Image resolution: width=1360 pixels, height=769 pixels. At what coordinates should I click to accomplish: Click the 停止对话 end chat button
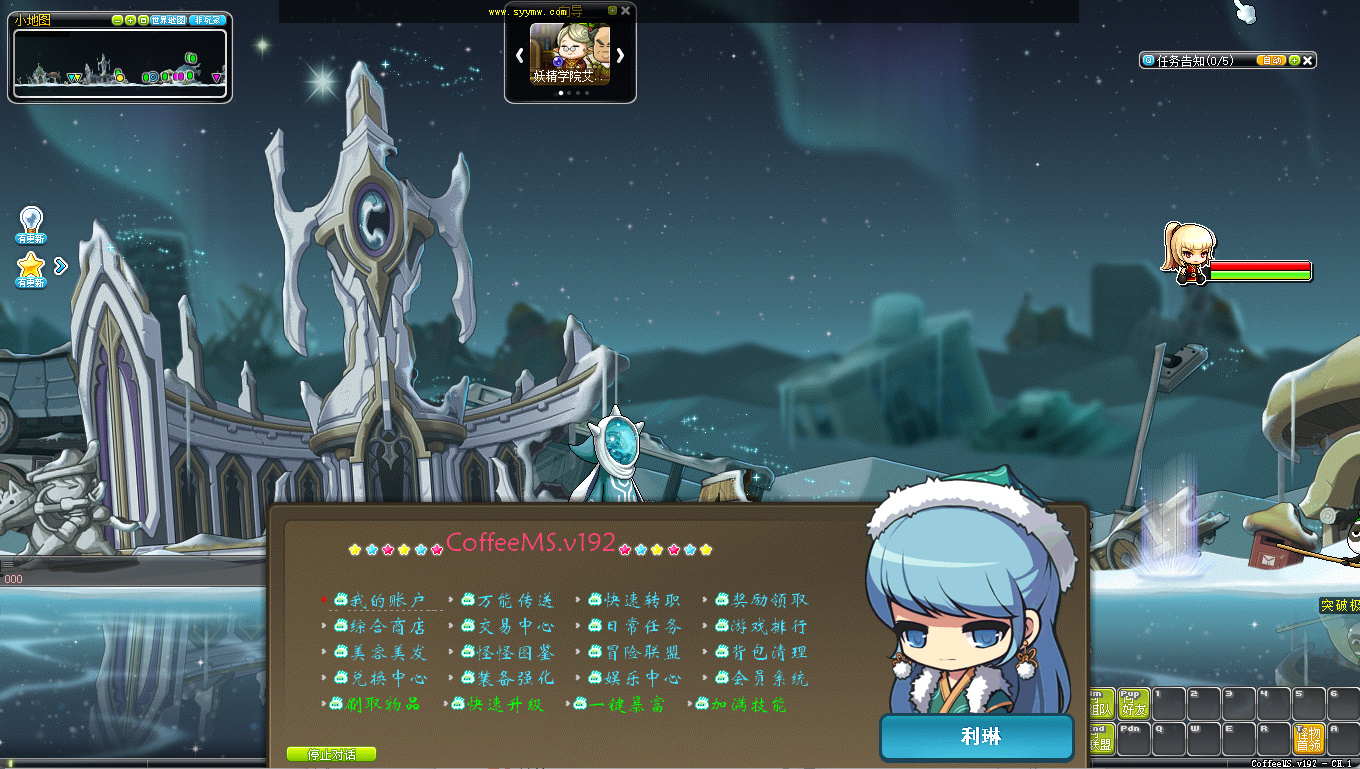click(331, 754)
